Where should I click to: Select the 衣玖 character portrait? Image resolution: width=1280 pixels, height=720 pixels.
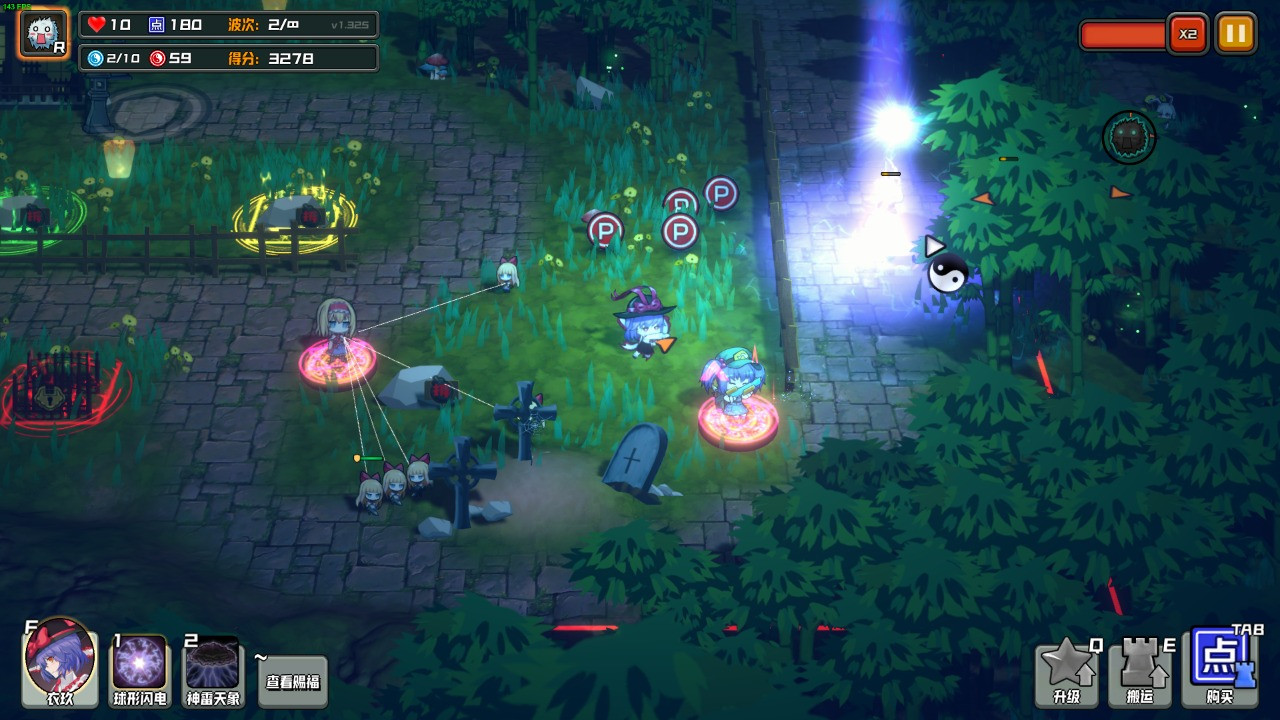click(60, 661)
